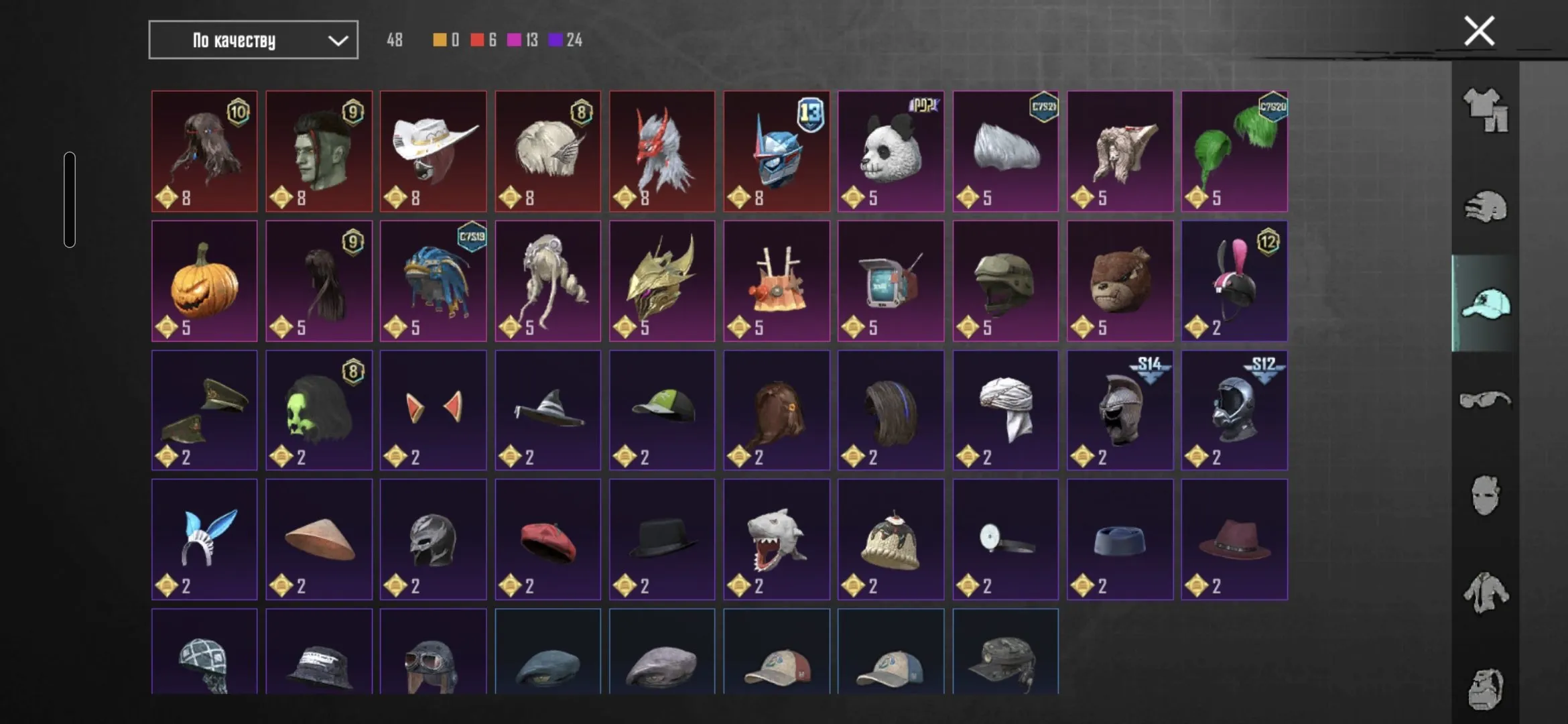Select the shark head hat thumbnail
1568x724 pixels.
point(777,540)
